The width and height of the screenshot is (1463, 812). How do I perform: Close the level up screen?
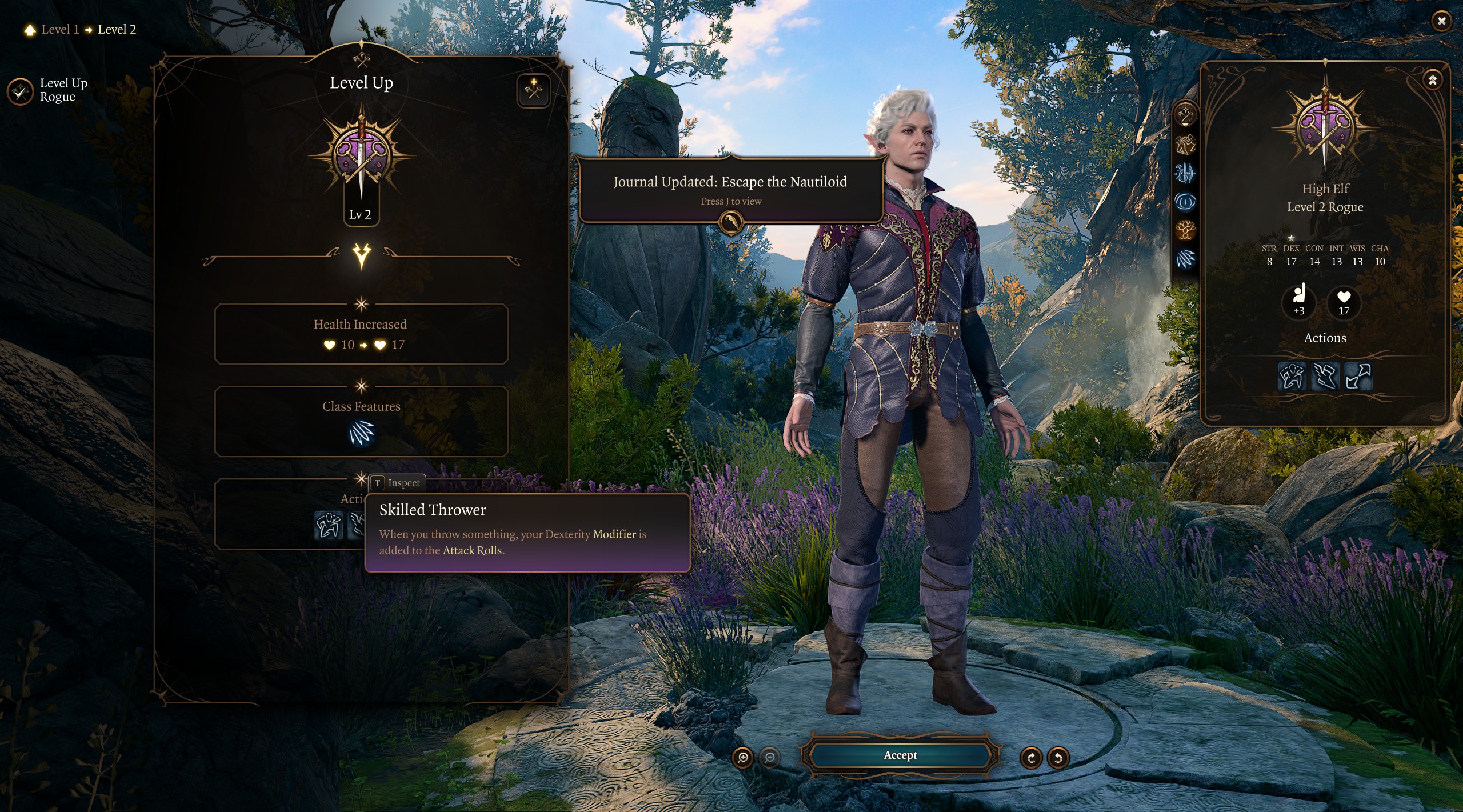(x=1441, y=21)
